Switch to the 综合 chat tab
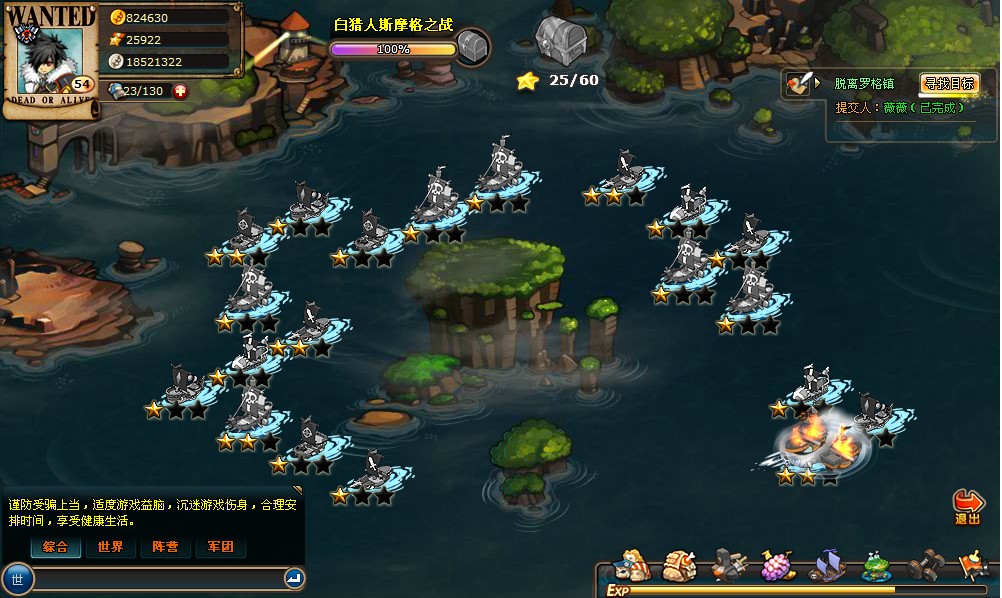This screenshot has width=1002, height=598. (x=56, y=547)
